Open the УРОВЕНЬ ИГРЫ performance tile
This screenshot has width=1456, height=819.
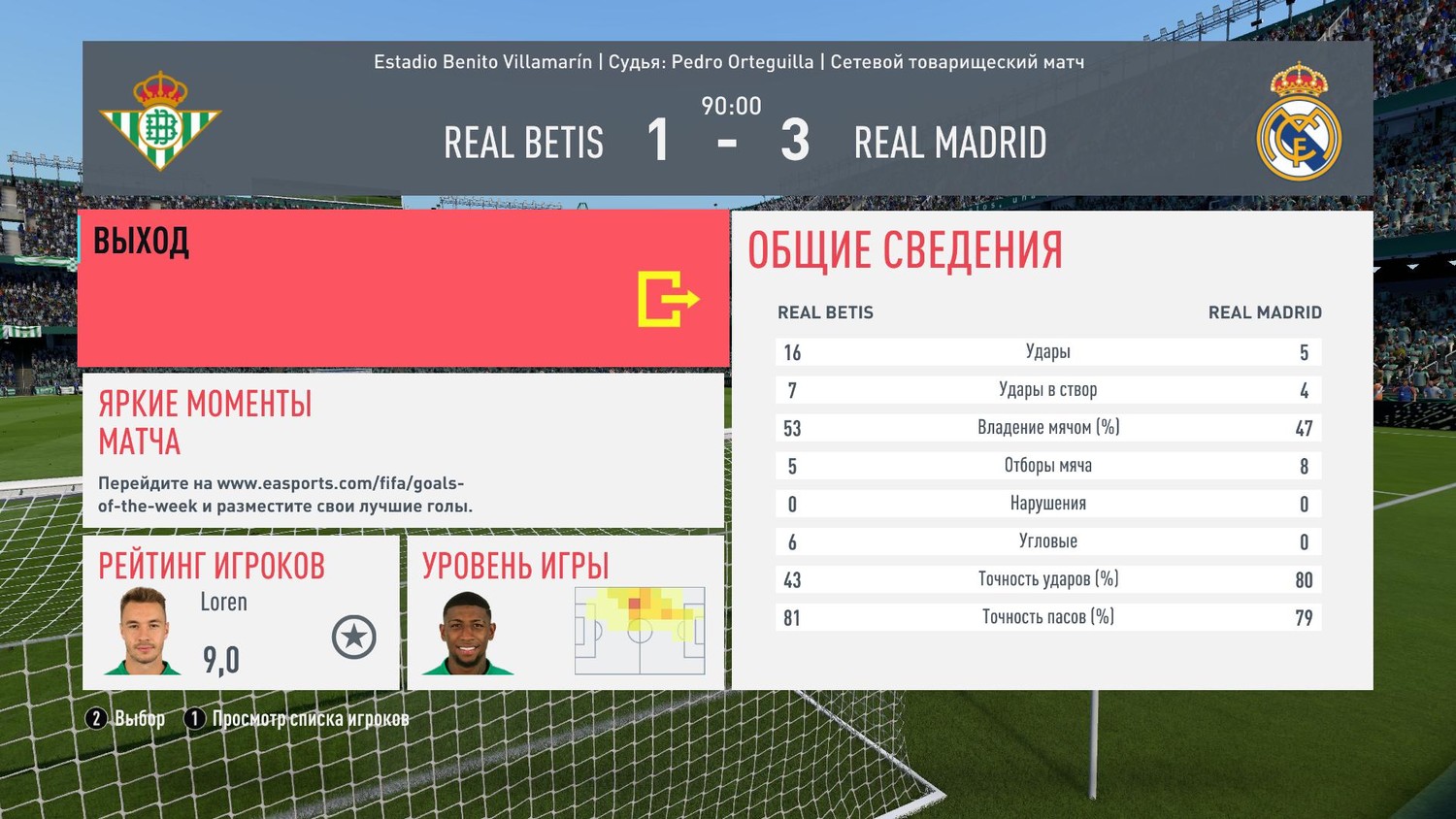click(565, 612)
